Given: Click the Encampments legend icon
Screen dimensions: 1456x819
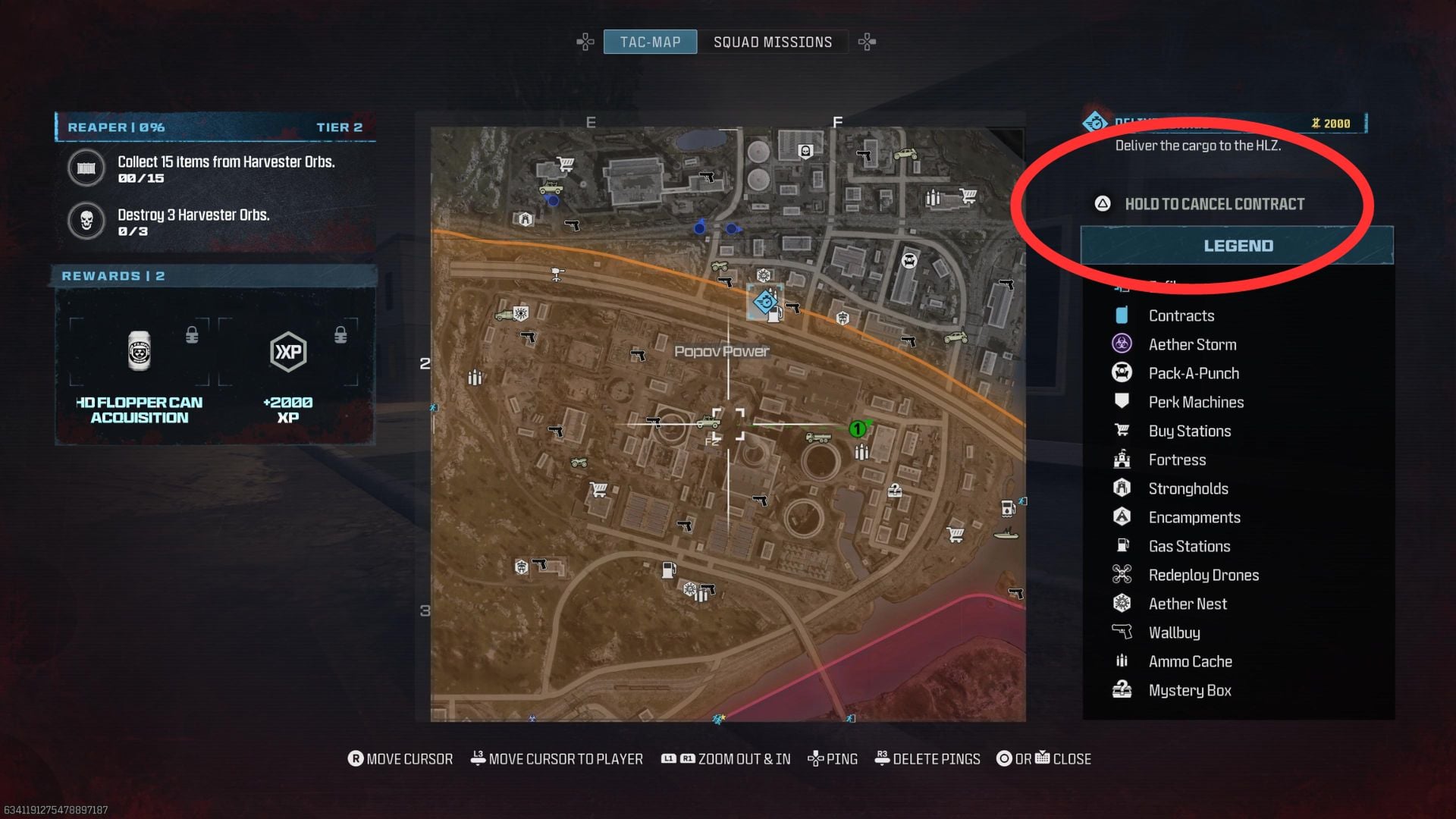Looking at the screenshot, I should (1122, 516).
